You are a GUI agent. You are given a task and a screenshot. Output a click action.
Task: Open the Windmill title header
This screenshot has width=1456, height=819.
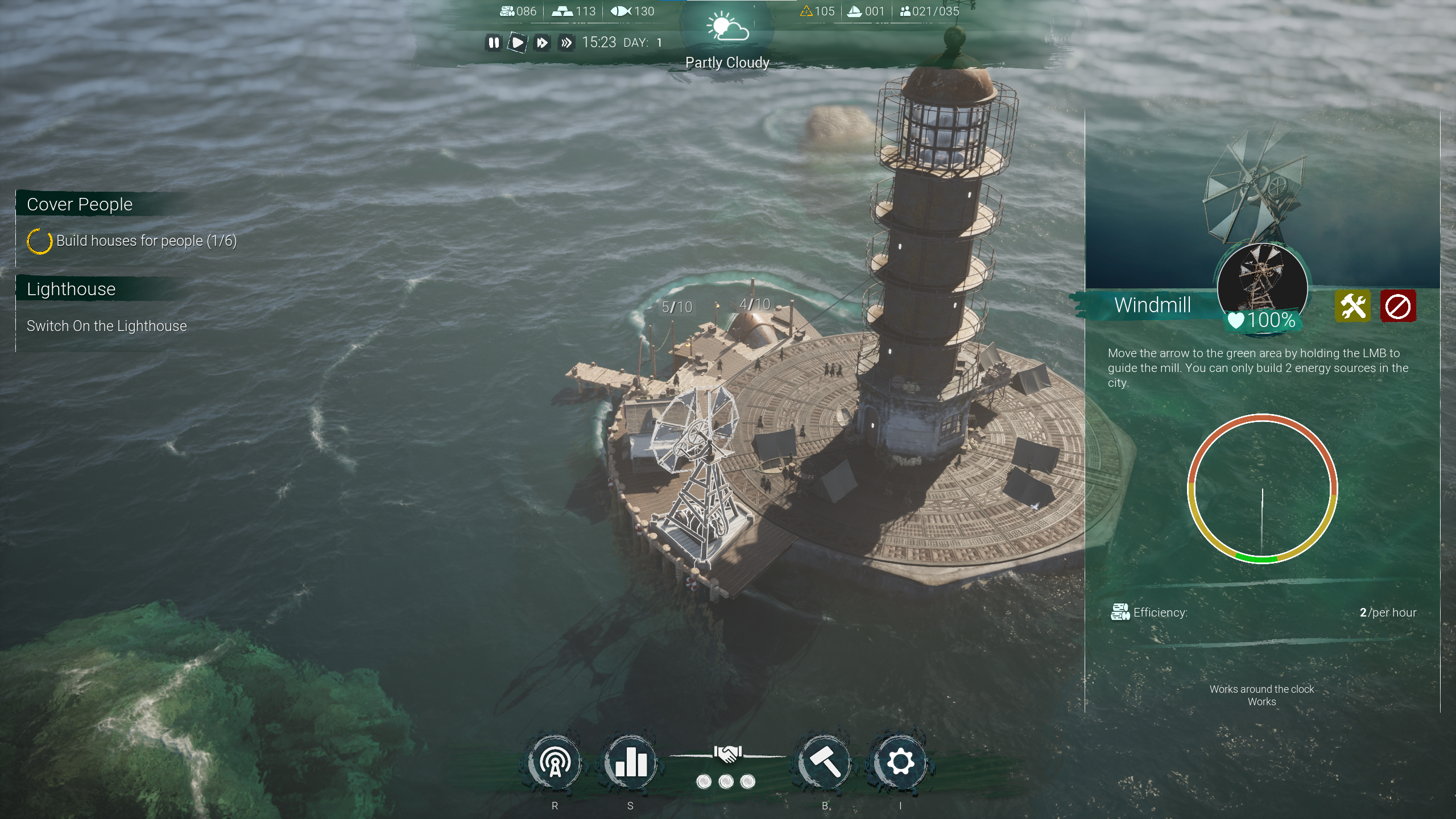pyautogui.click(x=1152, y=305)
